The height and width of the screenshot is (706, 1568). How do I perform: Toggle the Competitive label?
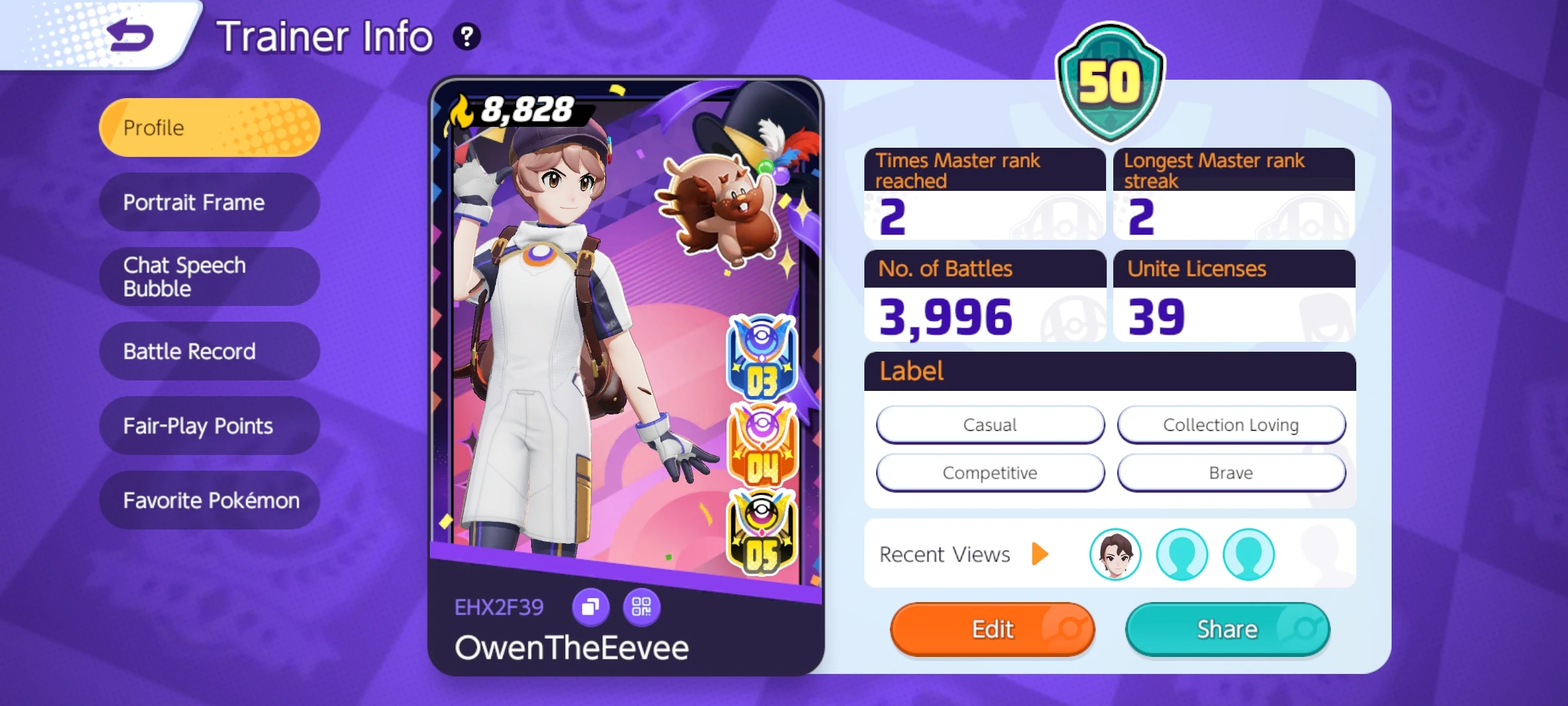coord(990,472)
